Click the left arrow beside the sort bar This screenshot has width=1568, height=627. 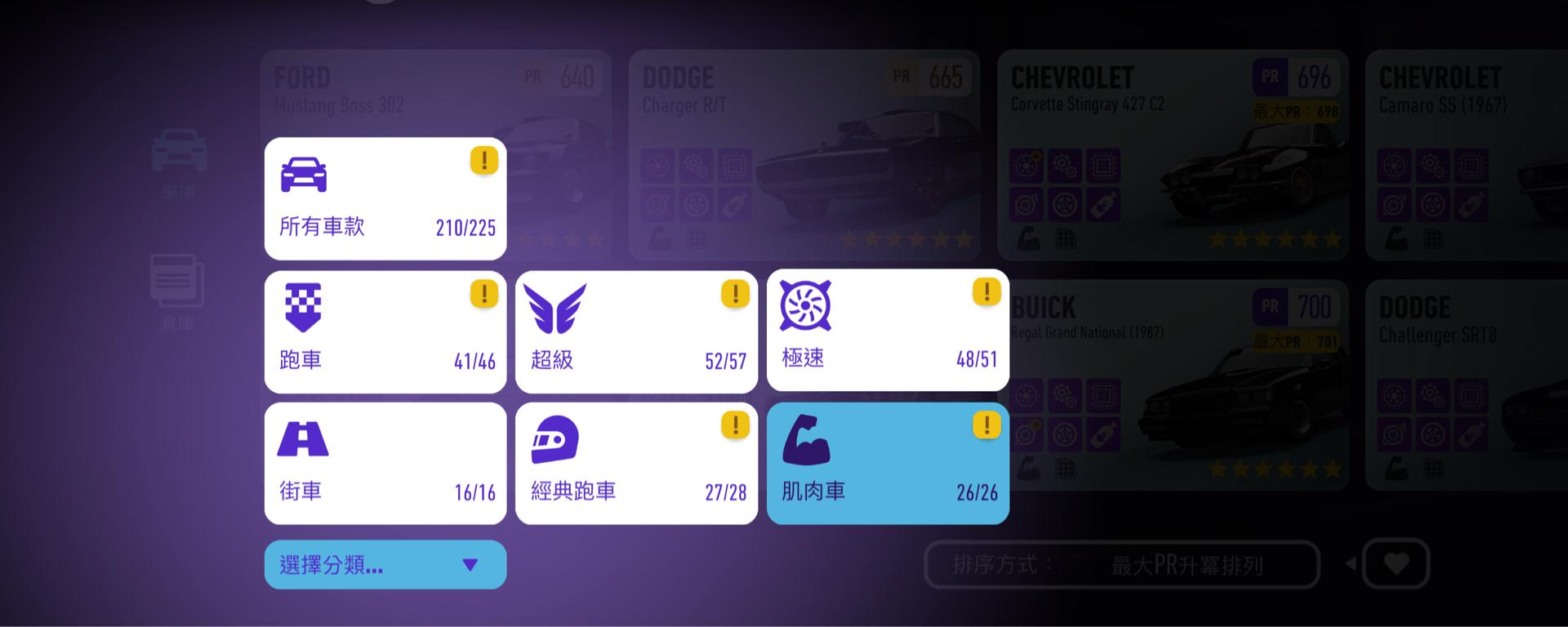tap(1352, 564)
